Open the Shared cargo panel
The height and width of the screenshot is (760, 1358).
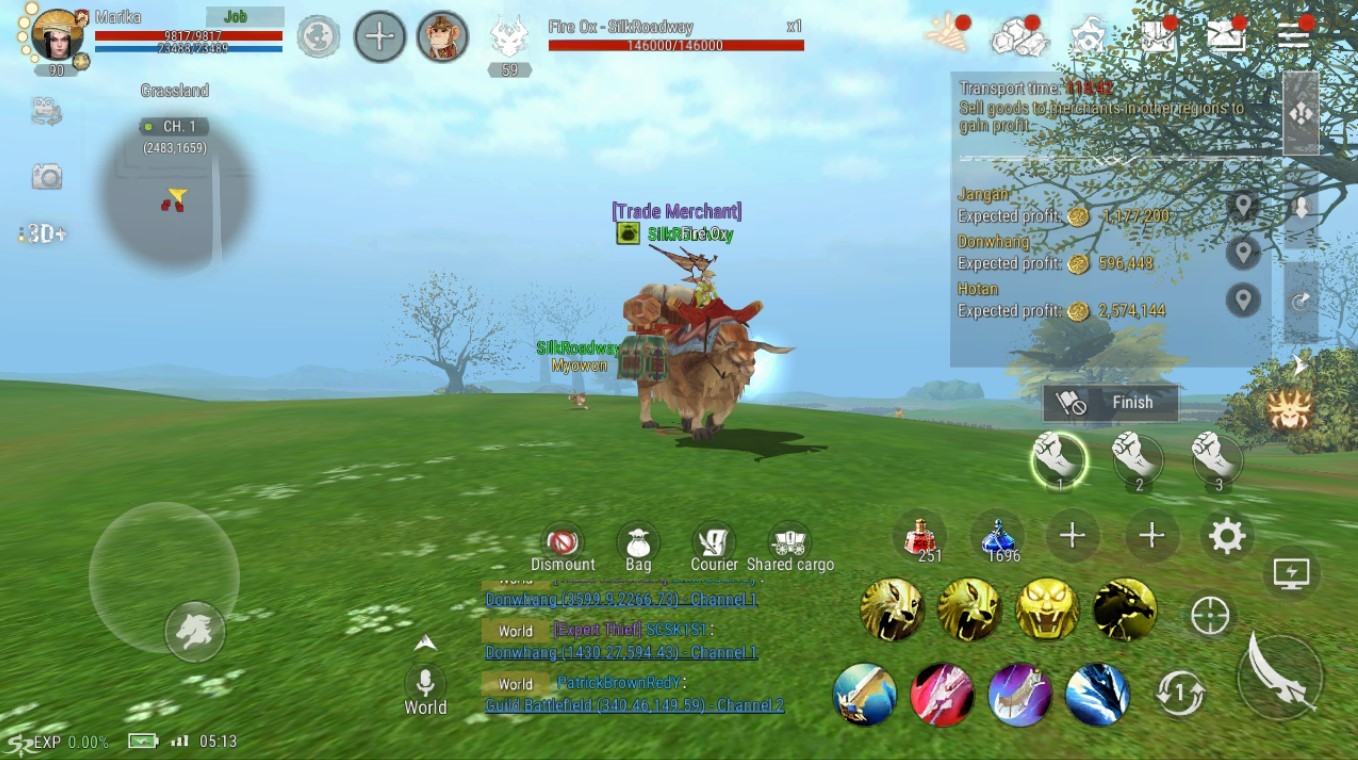[790, 543]
